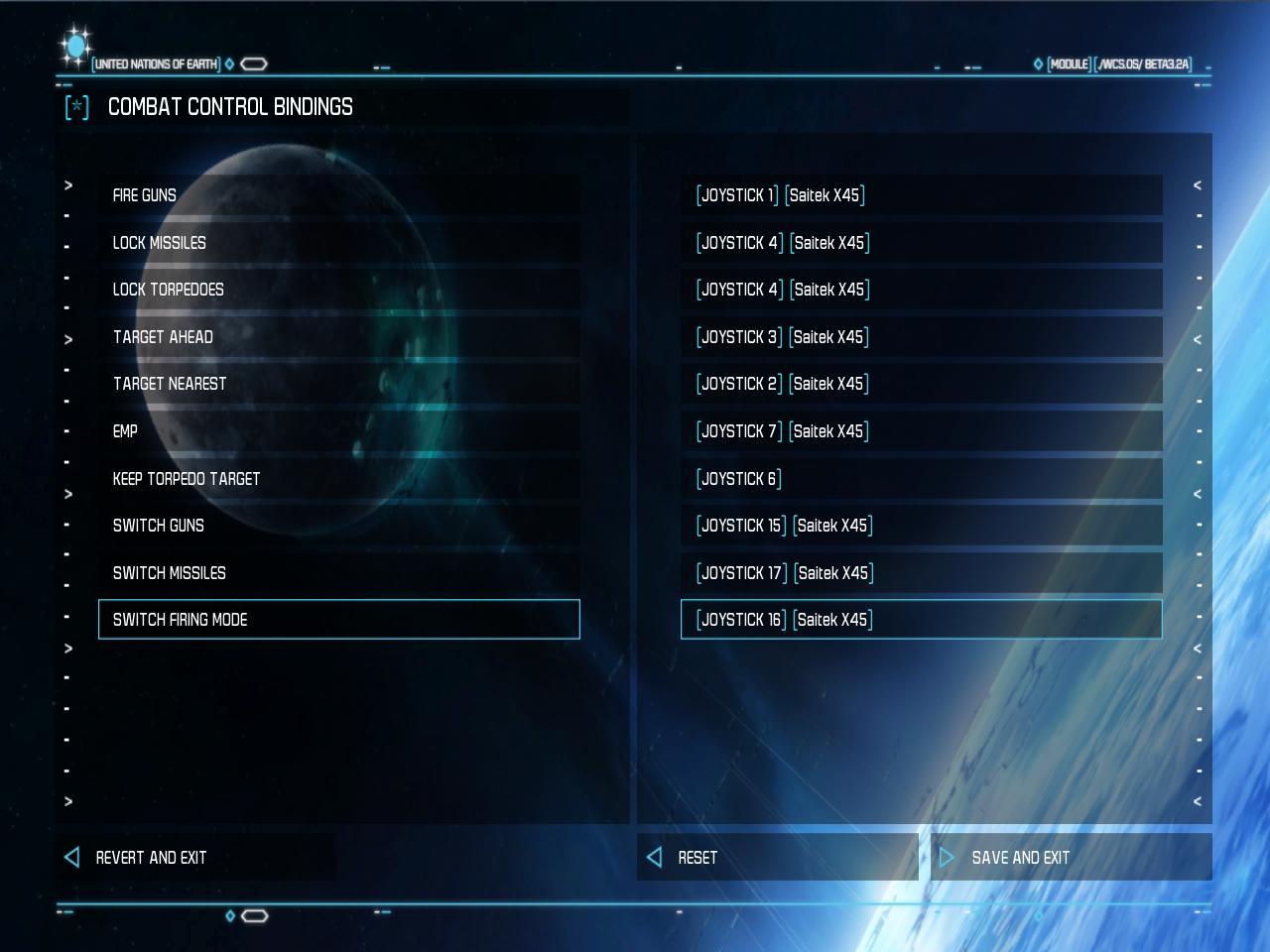The height and width of the screenshot is (952, 1270).
Task: Click the Target Ahead binding row
Action: tap(338, 337)
